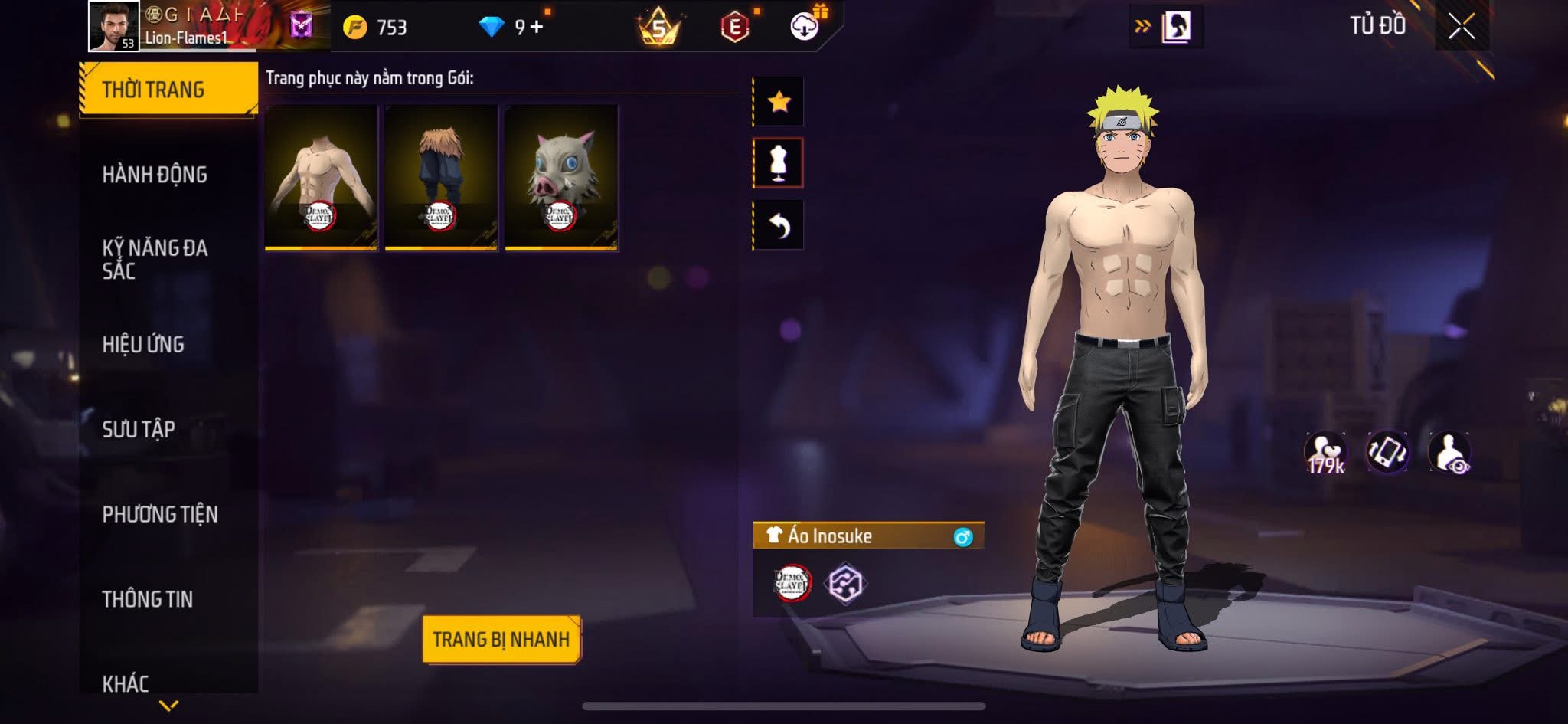1568x724 pixels.
Task: Select the Inosuke fur pants item
Action: click(441, 177)
